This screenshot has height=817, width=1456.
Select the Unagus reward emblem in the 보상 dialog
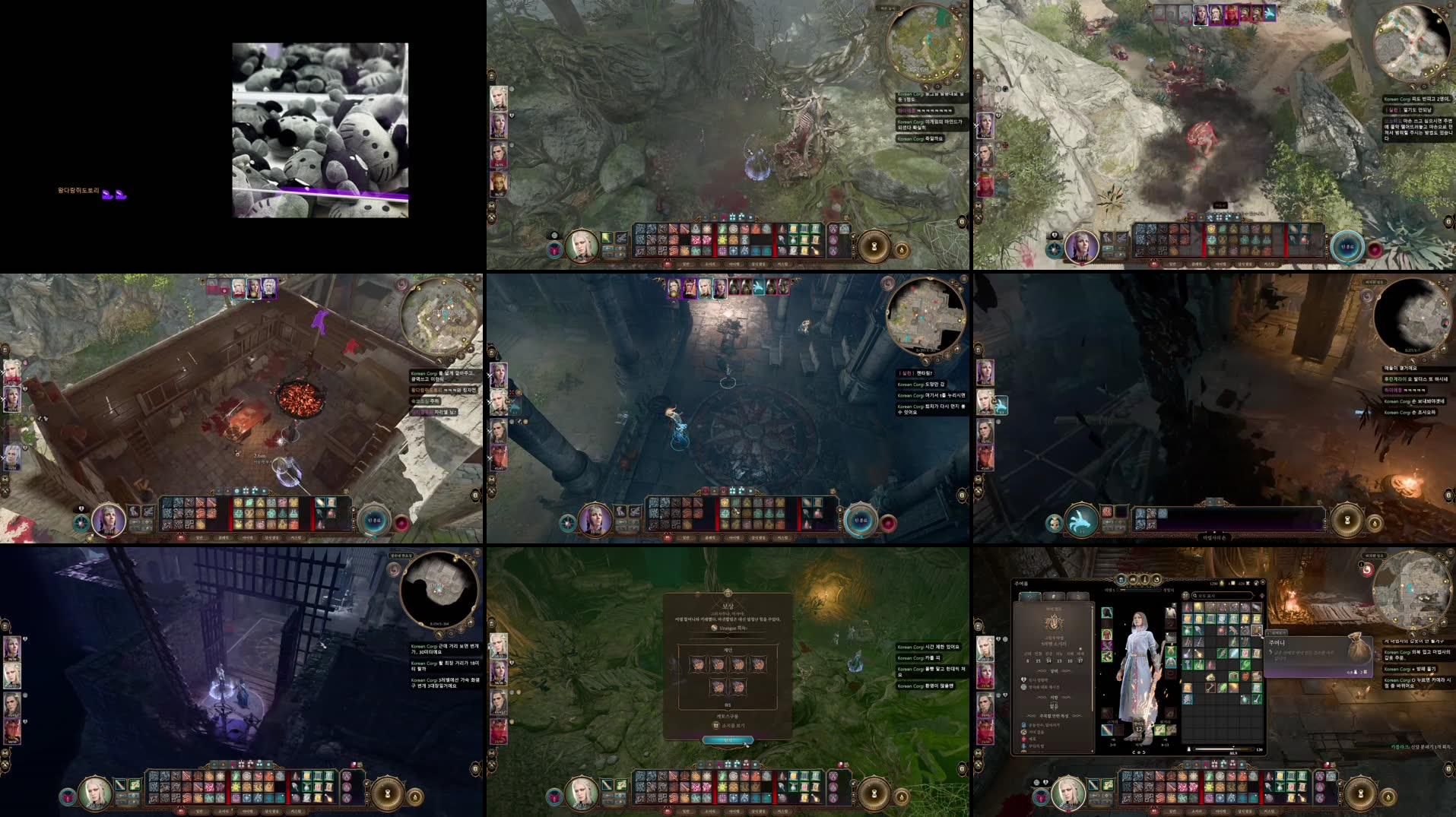point(714,628)
